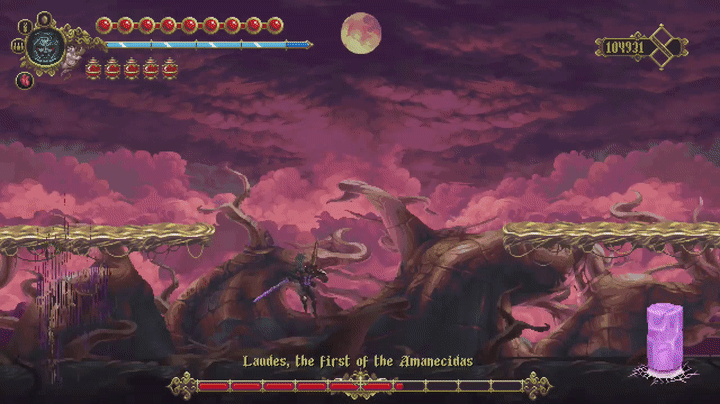
Task: Select the red heart icon below the portrait
Action: click(x=24, y=80)
